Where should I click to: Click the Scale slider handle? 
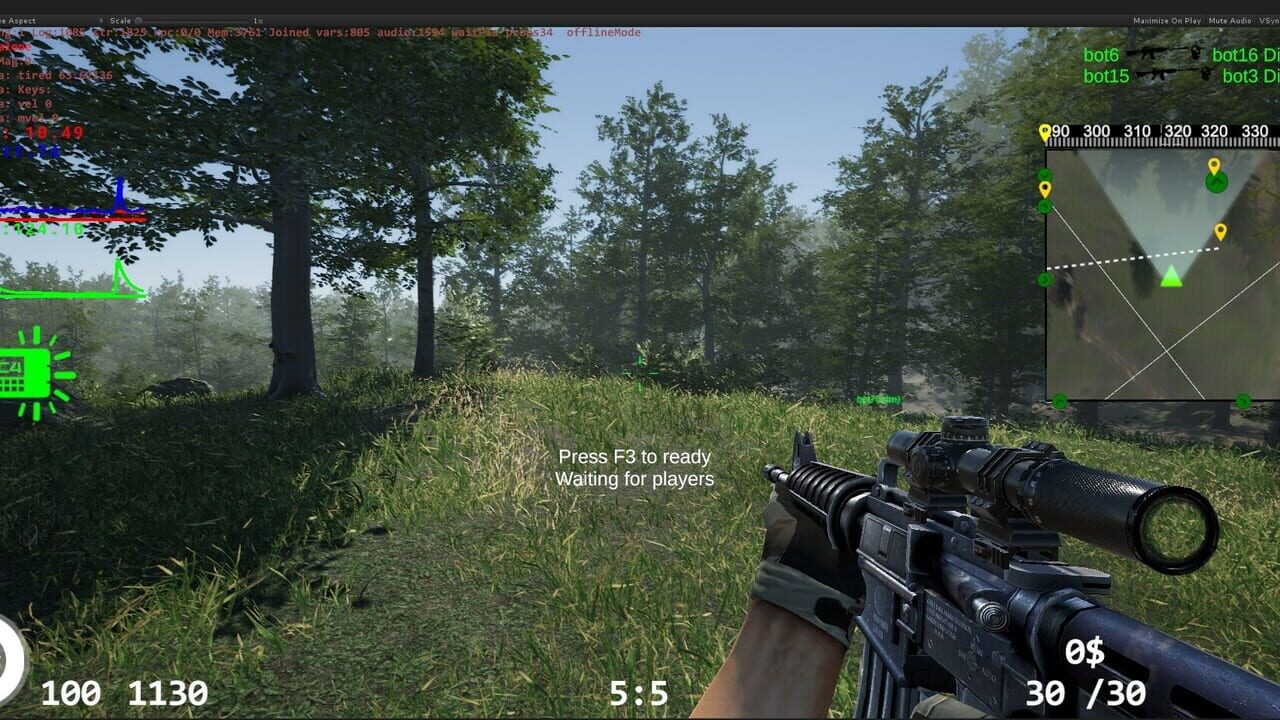(138, 21)
